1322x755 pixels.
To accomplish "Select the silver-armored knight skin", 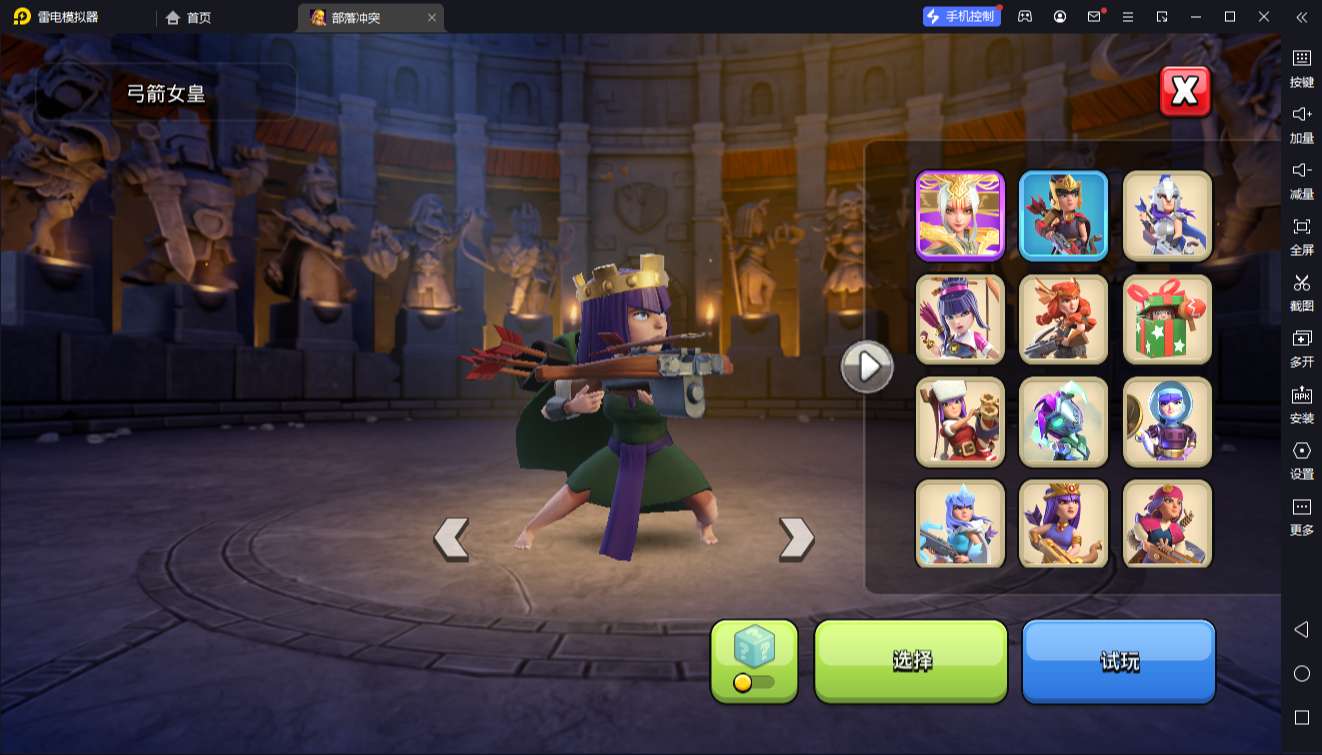I will click(x=1167, y=215).
